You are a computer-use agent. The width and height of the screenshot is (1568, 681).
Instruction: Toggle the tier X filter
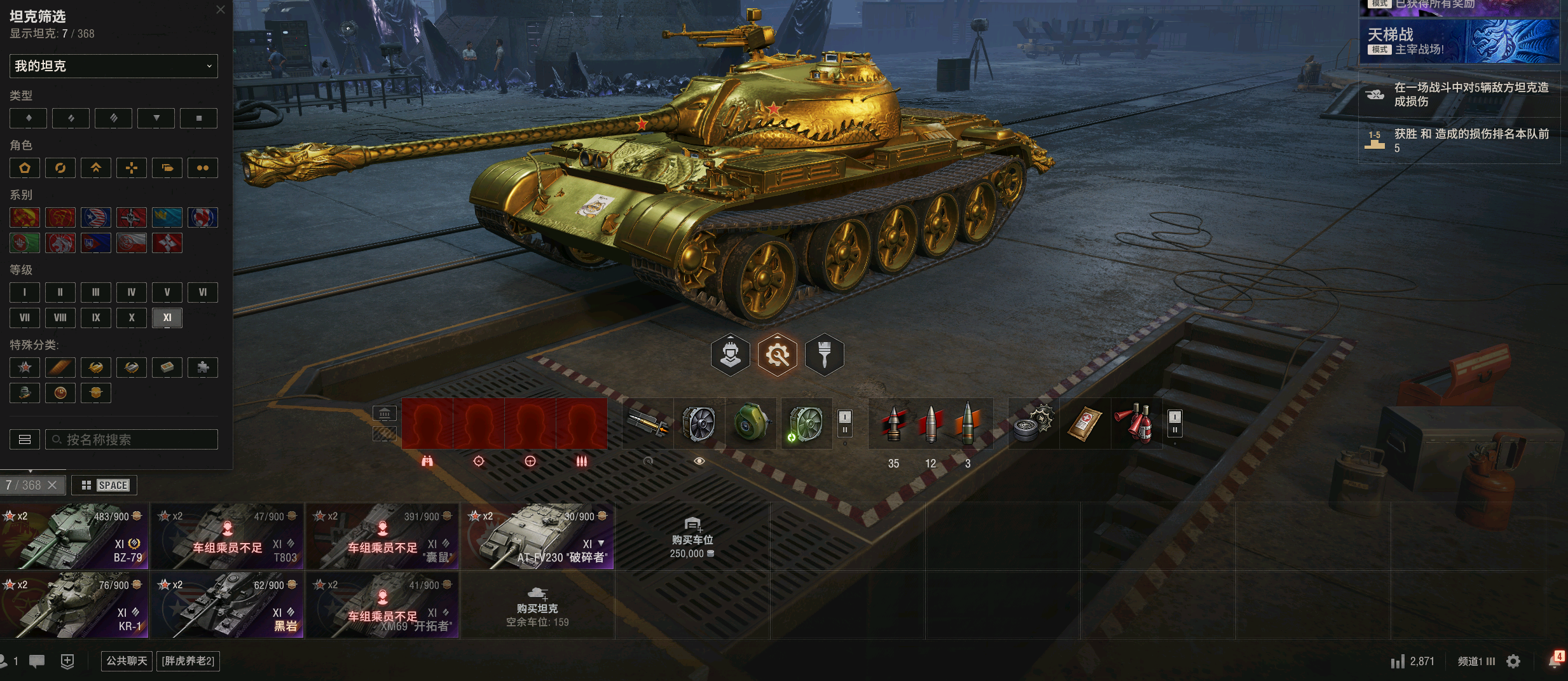[132, 317]
